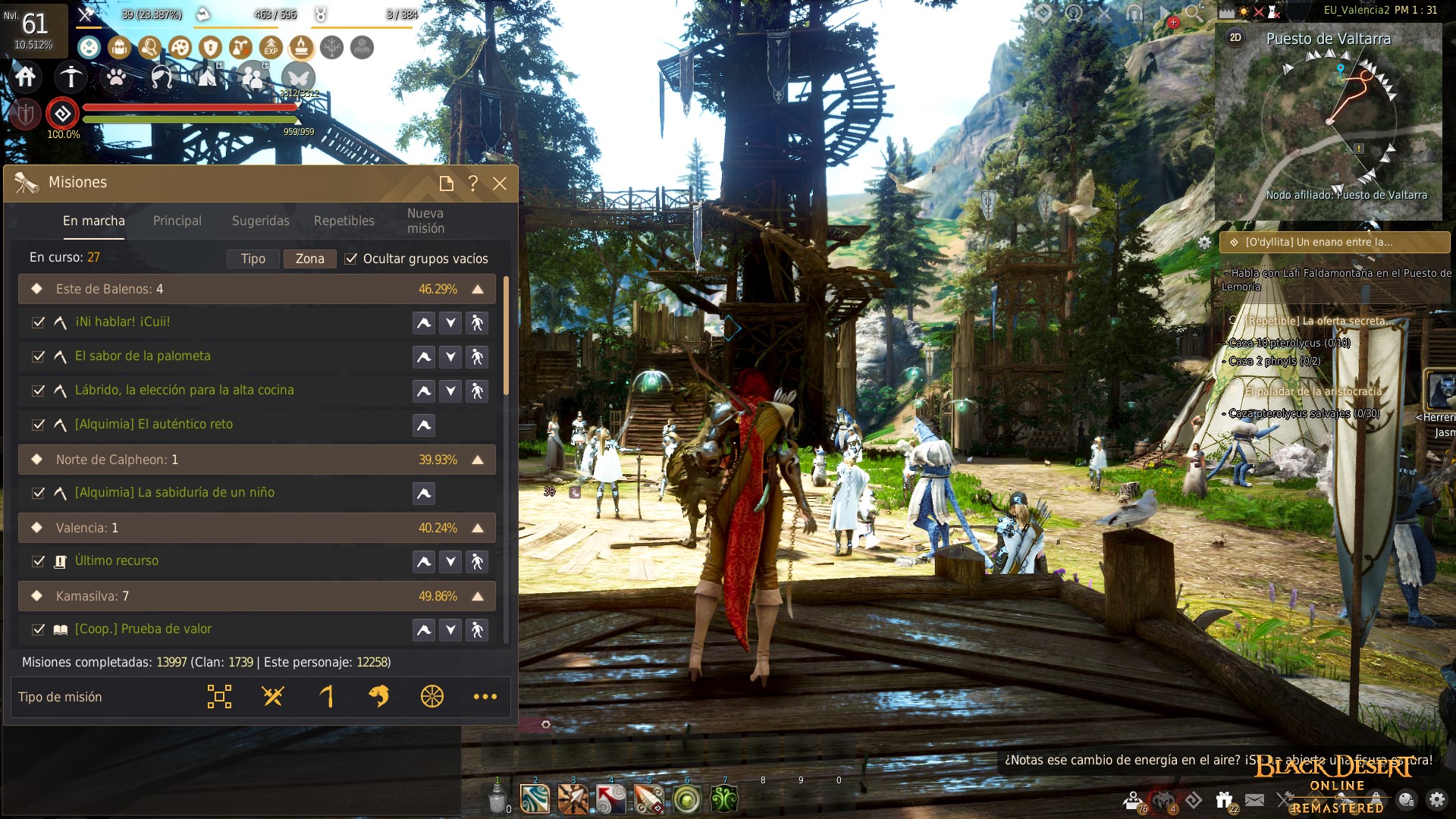
Task: Click the gift box icon showing 22
Action: pyautogui.click(x=1224, y=799)
